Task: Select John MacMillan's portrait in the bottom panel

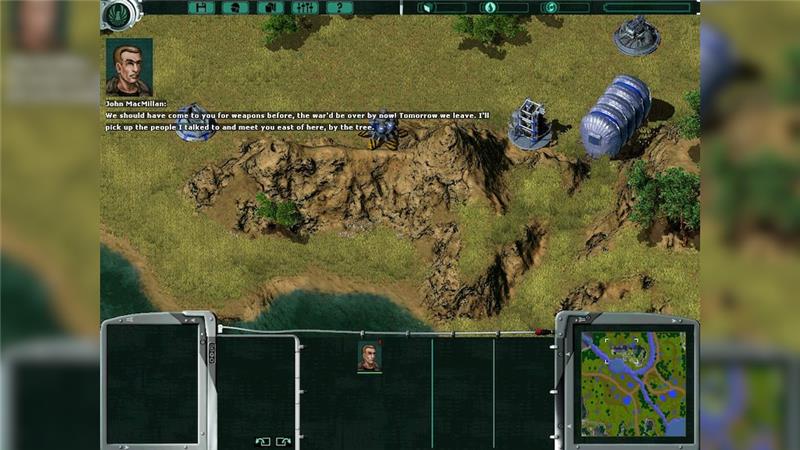Action: click(x=370, y=357)
